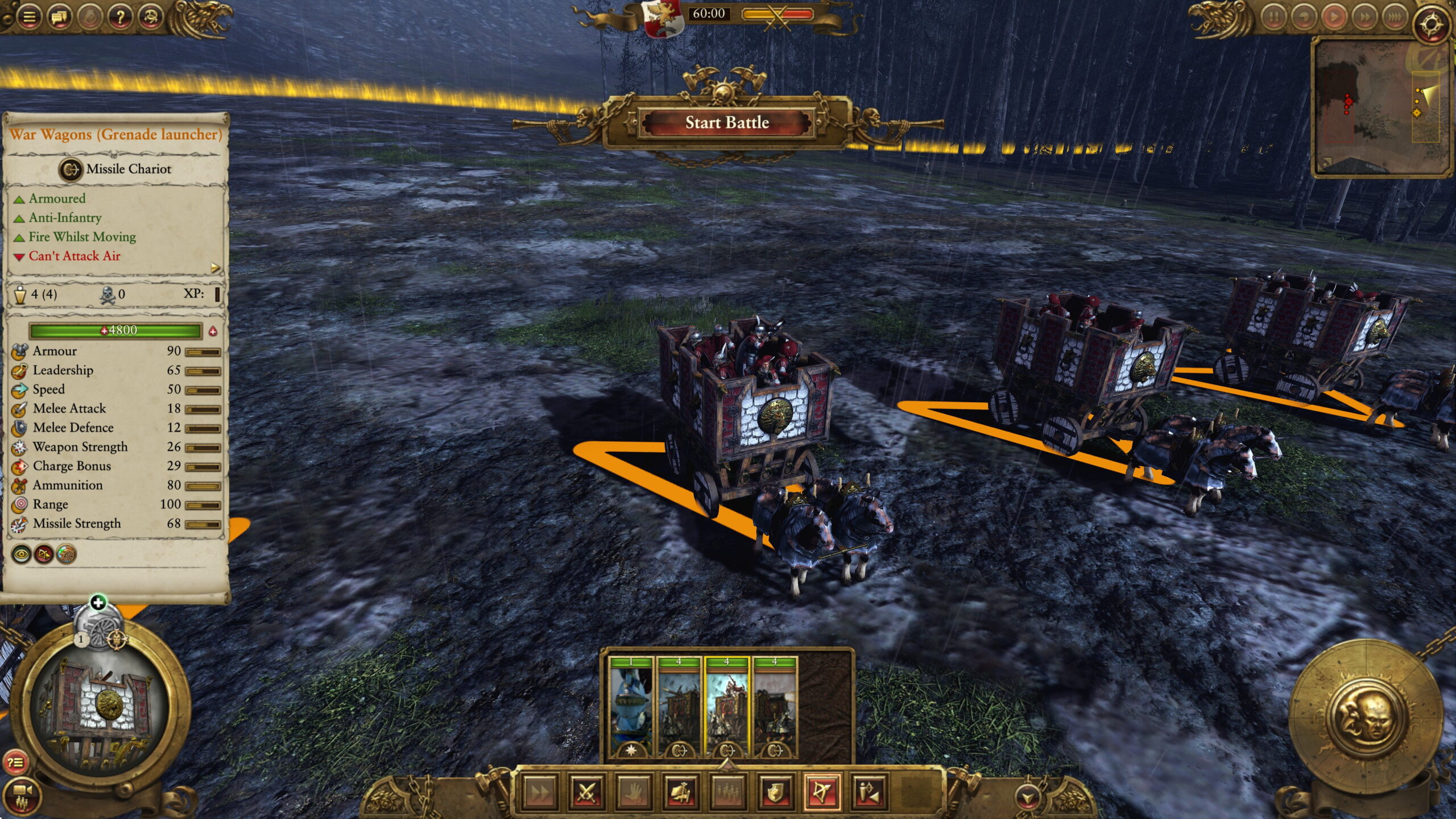Set battle speed to double fast forward
The height and width of the screenshot is (819, 1456).
click(1364, 17)
